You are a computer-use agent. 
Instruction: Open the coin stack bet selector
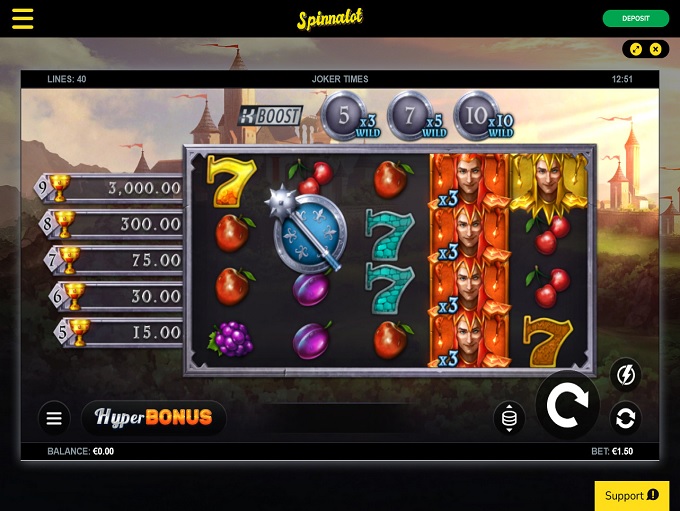coord(509,418)
